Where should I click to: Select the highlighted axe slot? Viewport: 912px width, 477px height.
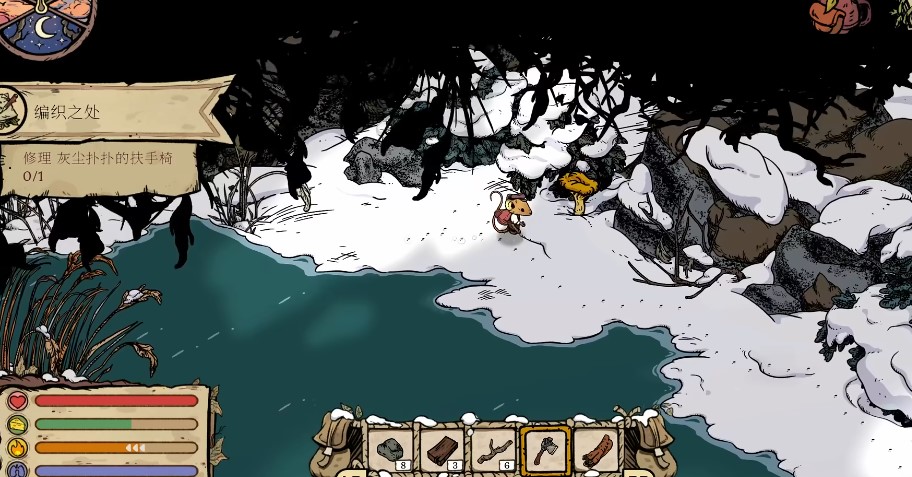545,449
